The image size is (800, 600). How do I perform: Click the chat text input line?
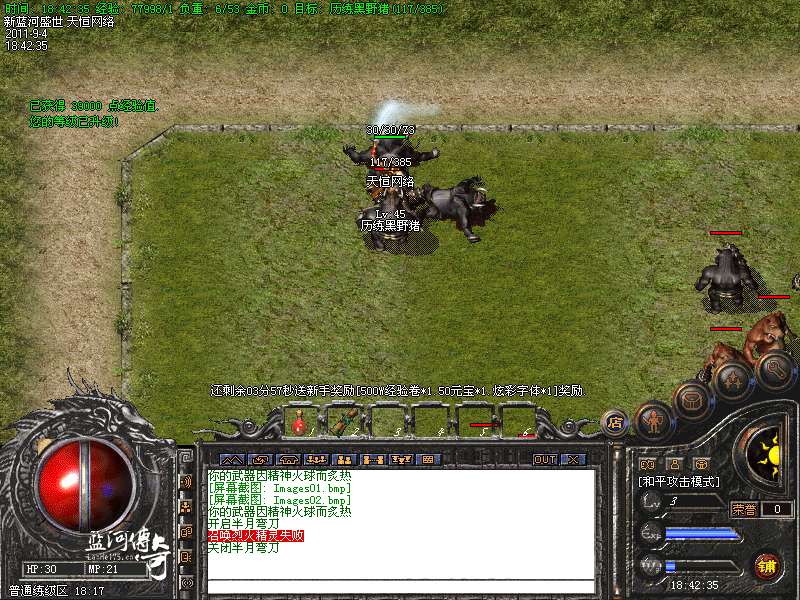(400, 588)
